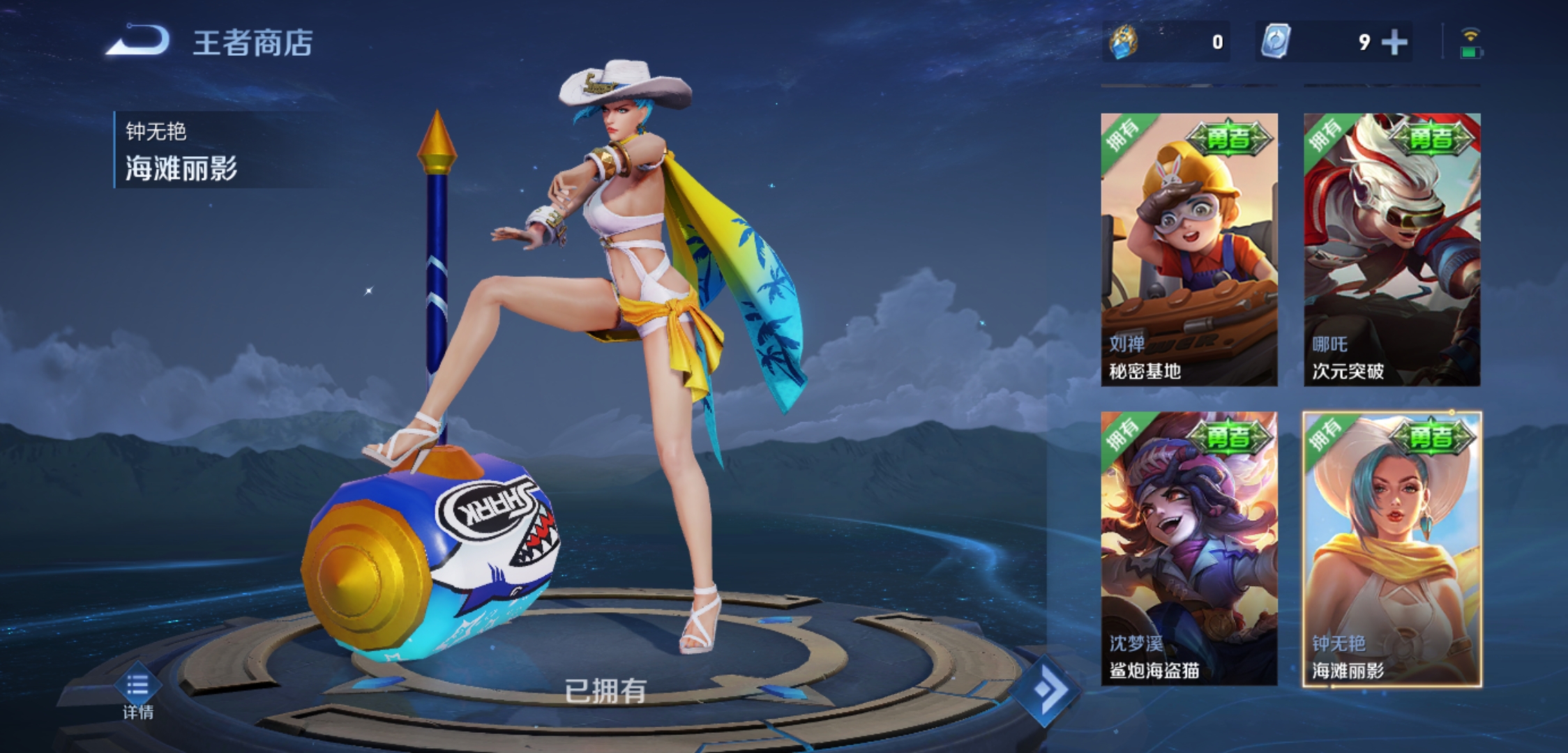
Task: Choose the 沈梦溪 鲨炮海盗猫 skin card
Action: (x=1189, y=548)
